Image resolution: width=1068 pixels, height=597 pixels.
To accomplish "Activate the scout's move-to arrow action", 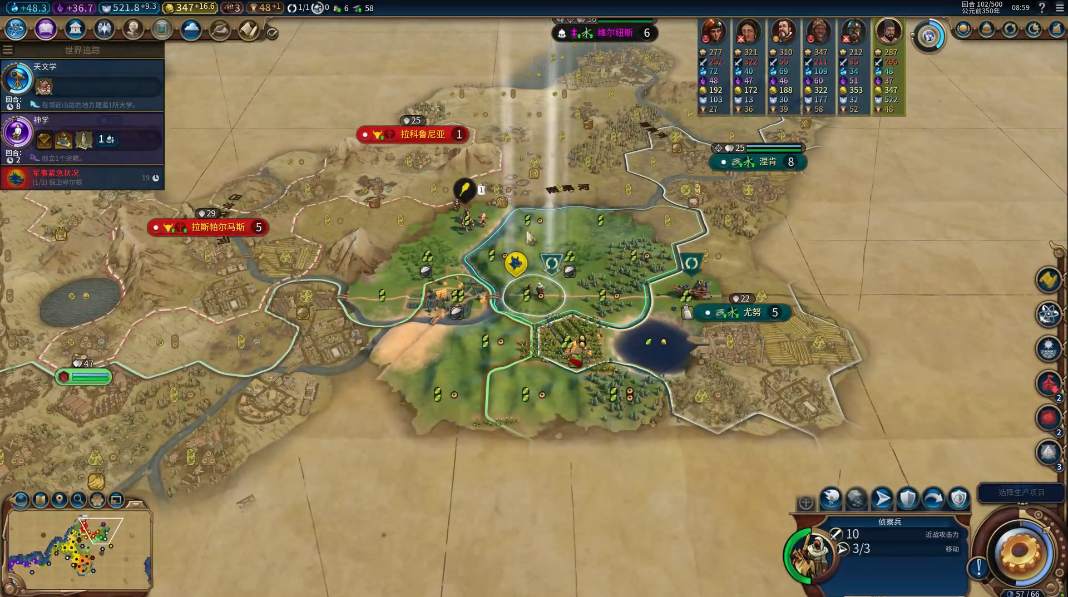I will pyautogui.click(x=882, y=498).
